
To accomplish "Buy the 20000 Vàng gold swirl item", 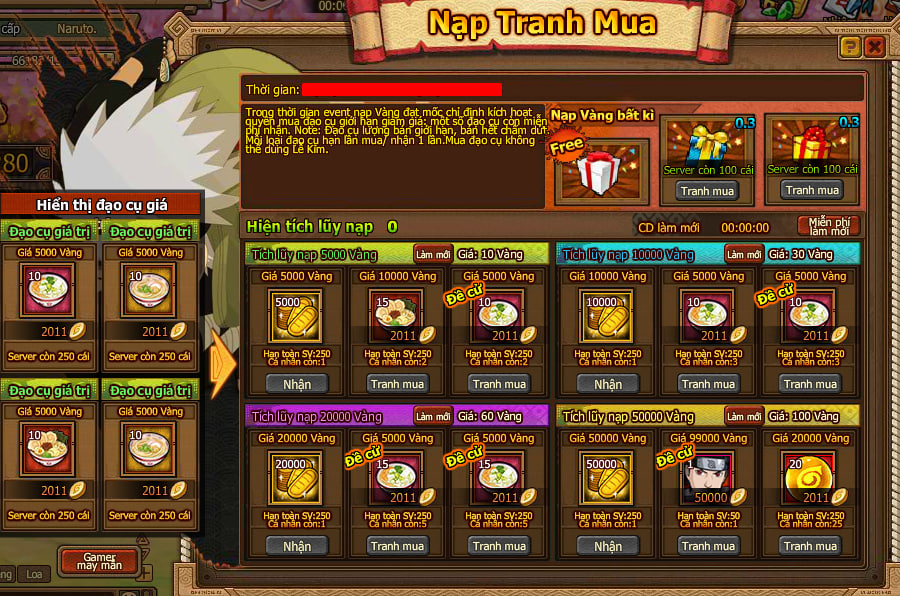I will (810, 546).
